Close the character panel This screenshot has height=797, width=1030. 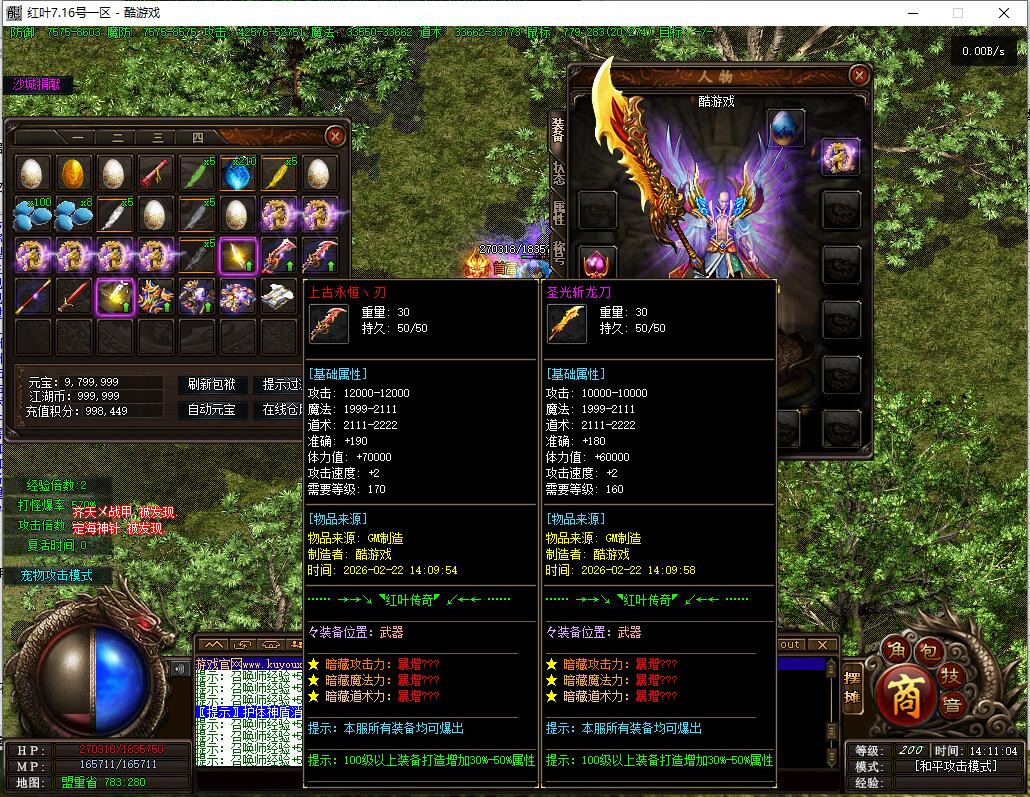tap(859, 75)
